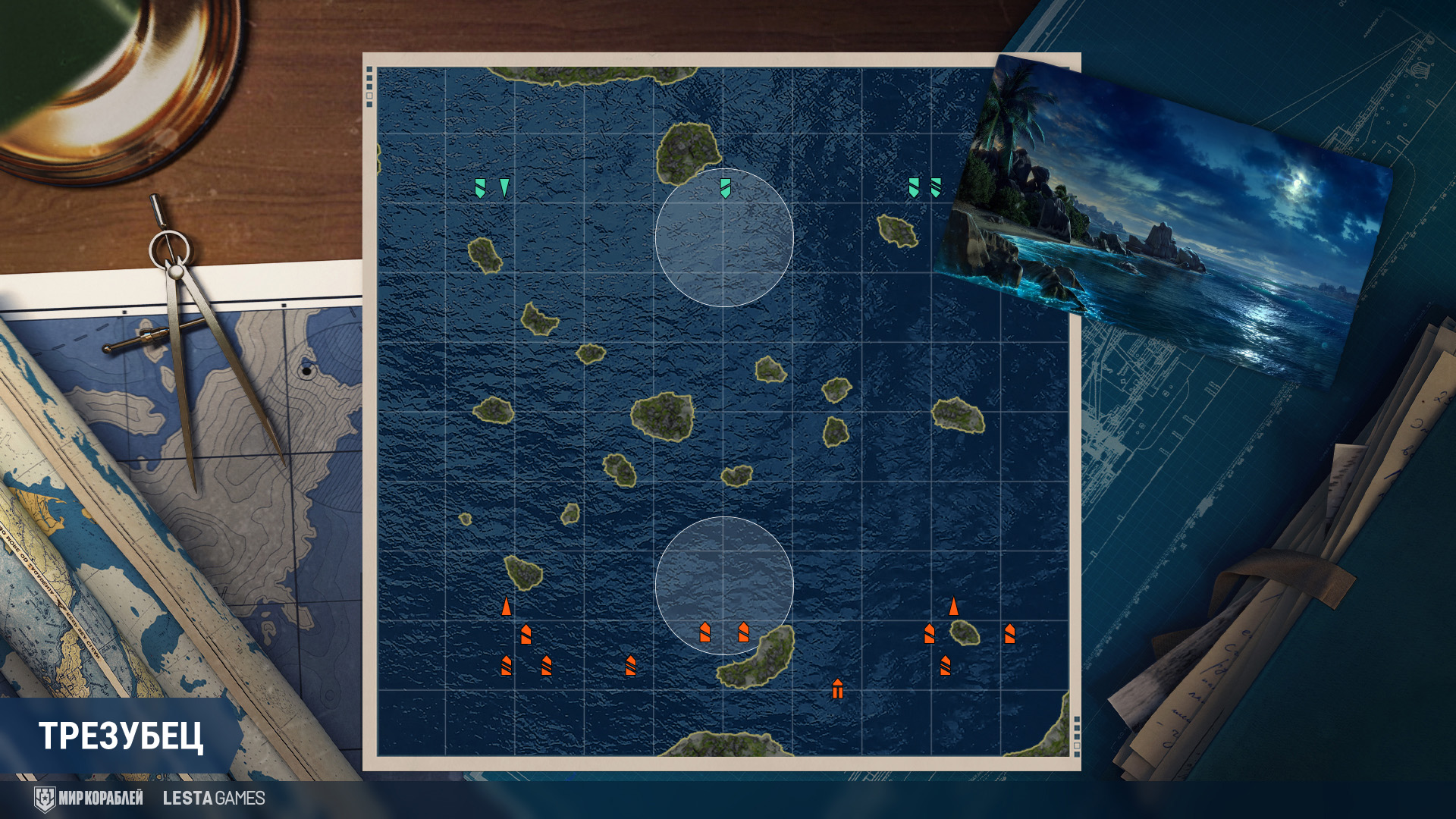Open the Мир Кораблей logo
The width and height of the screenshot is (1456, 819).
click(x=89, y=799)
